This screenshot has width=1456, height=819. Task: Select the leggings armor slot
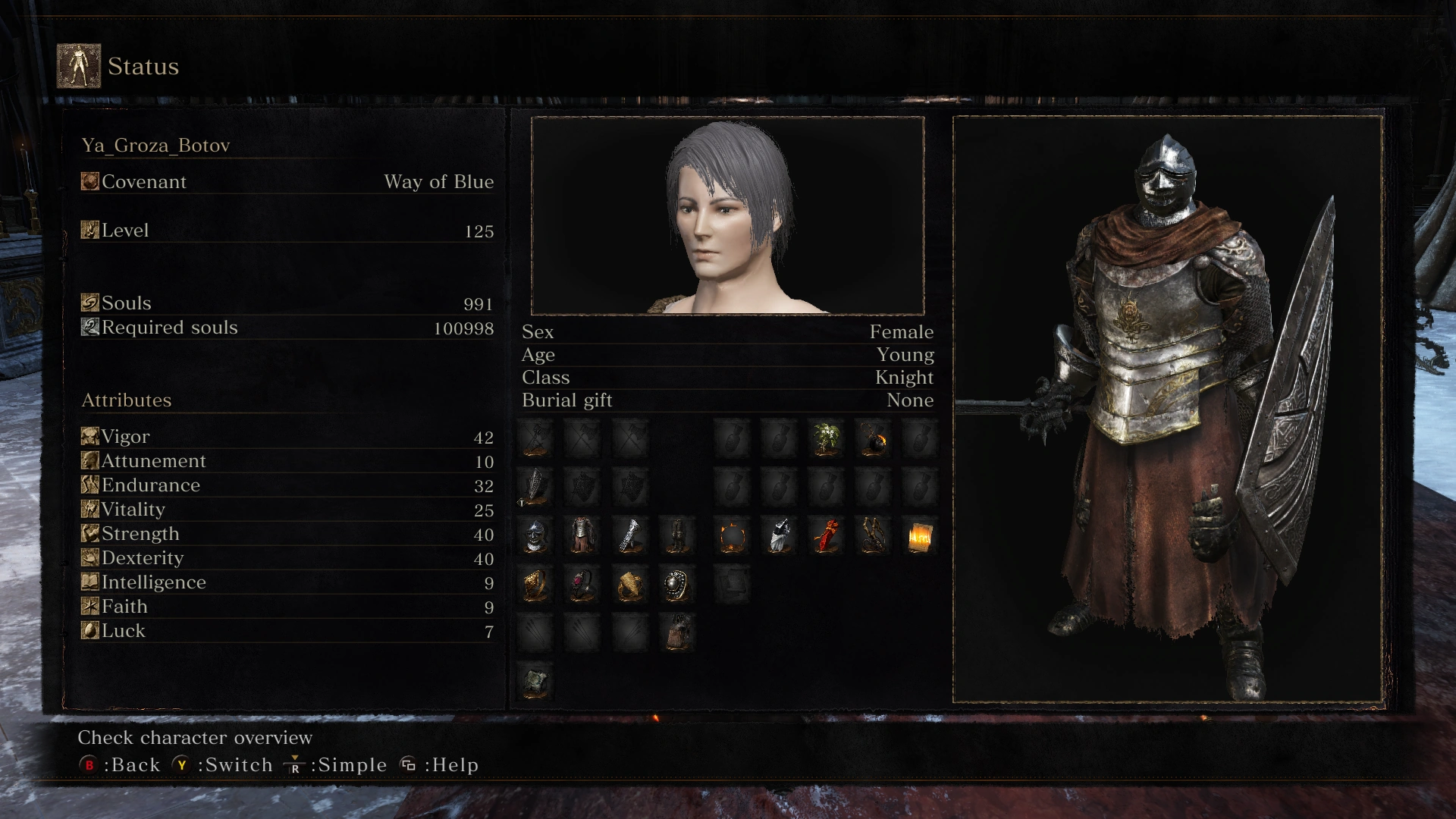(x=676, y=536)
